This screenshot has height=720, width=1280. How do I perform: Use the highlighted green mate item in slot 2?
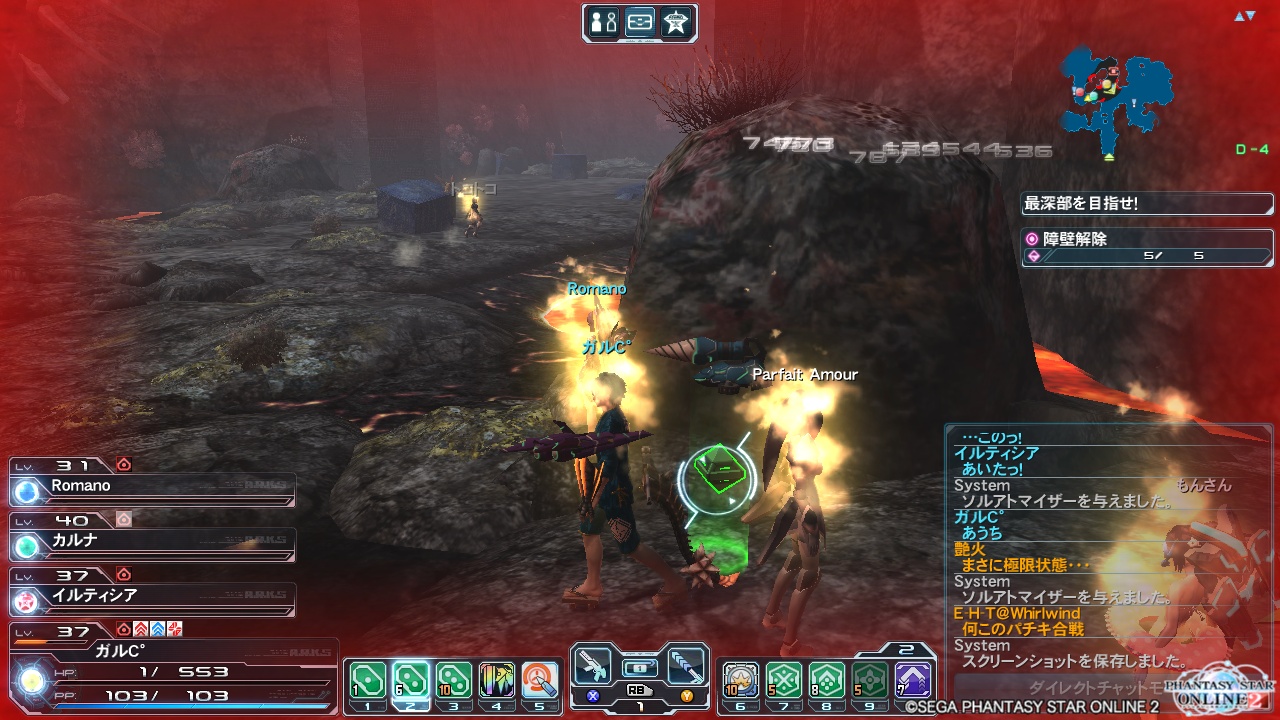[x=411, y=680]
